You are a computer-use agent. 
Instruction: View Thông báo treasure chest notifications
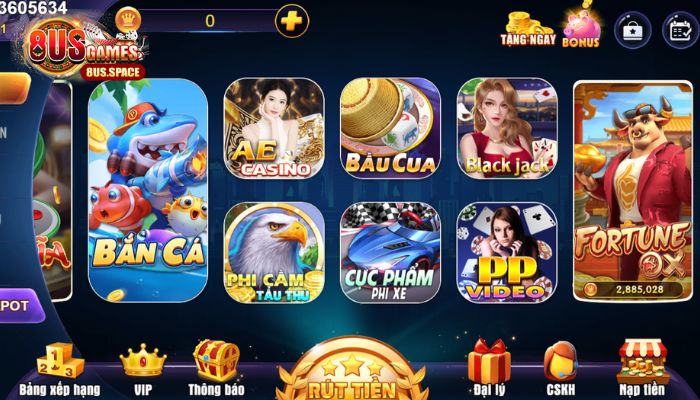[216, 368]
